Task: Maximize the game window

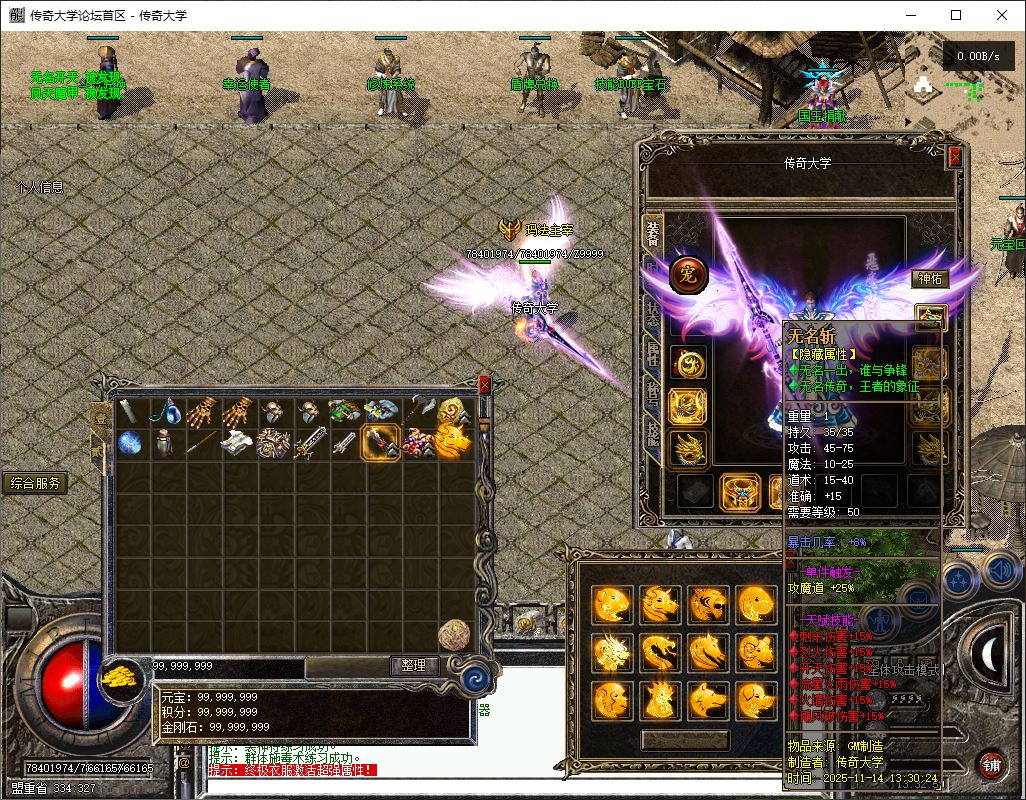Action: 956,15
